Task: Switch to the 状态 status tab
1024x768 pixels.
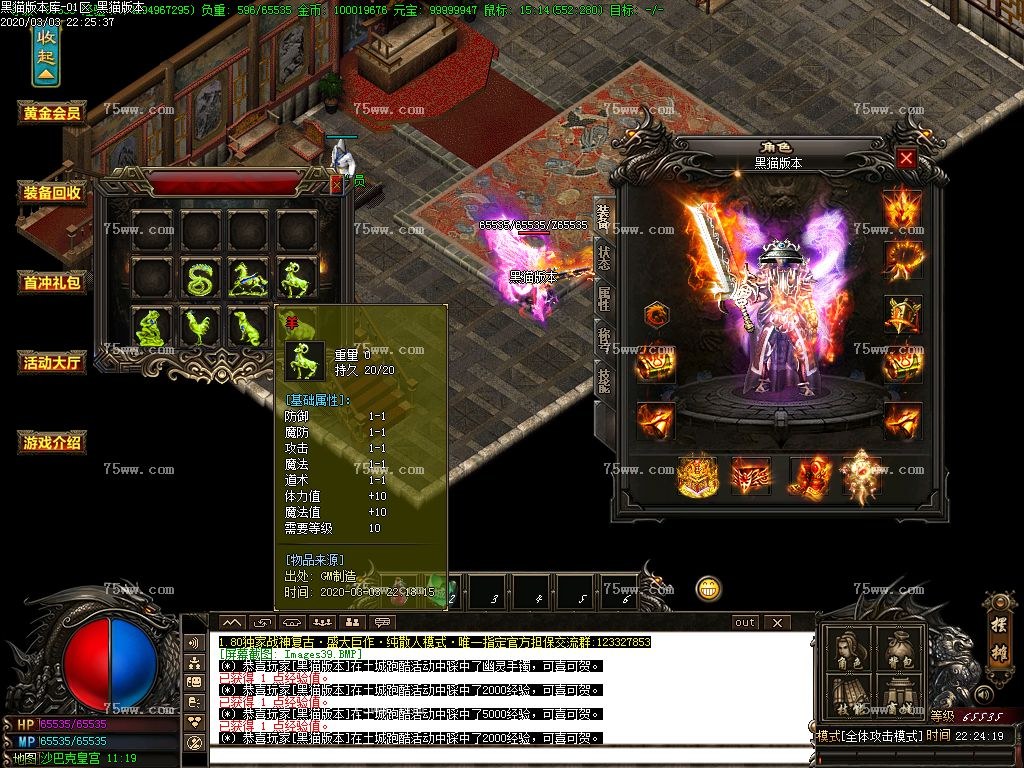Action: click(x=604, y=256)
